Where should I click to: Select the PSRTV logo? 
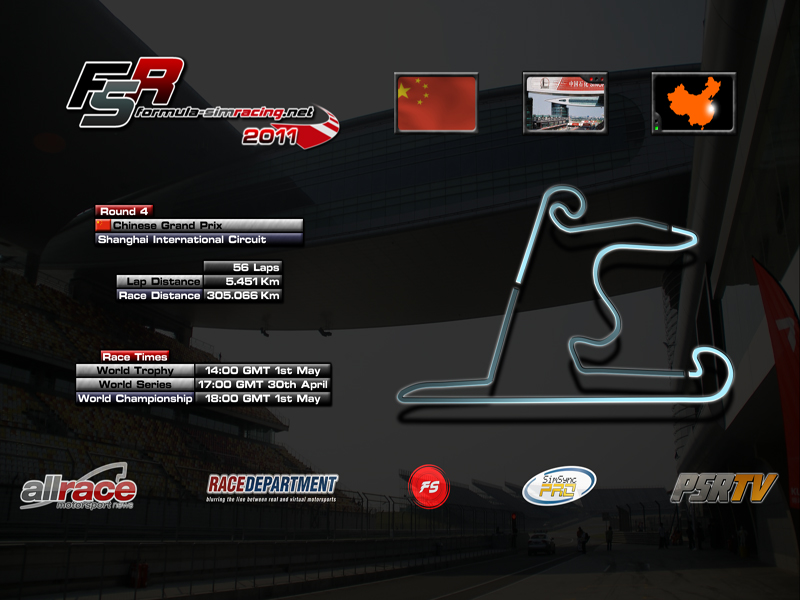[723, 488]
